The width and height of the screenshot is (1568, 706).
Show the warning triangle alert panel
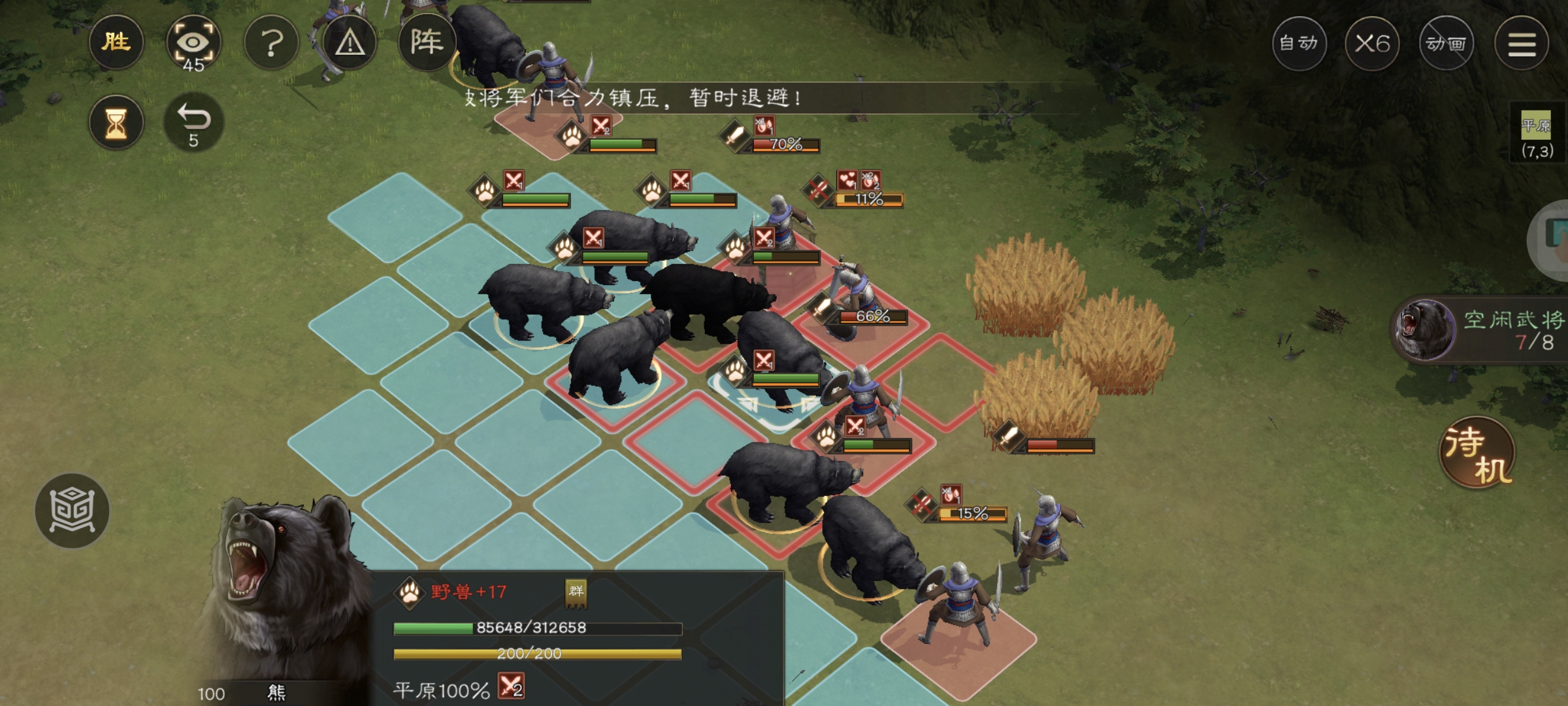click(x=350, y=43)
